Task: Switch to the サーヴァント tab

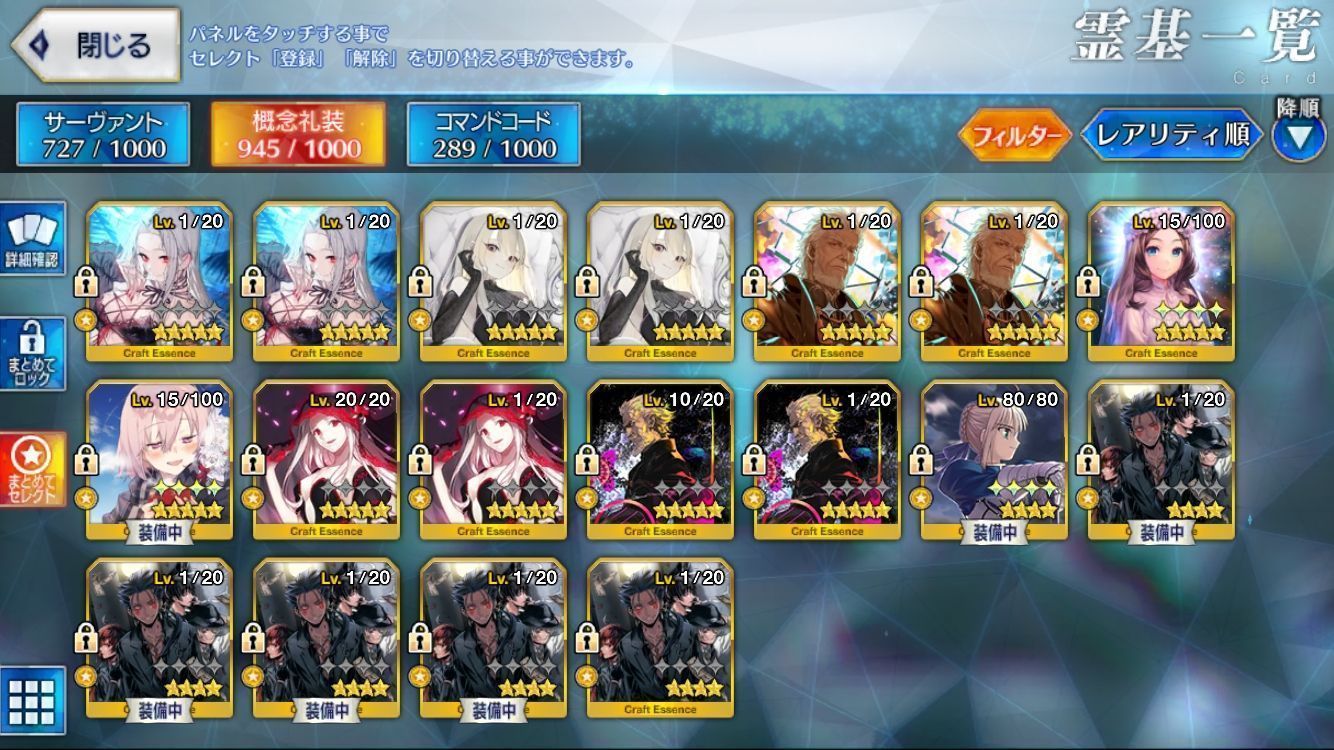Action: pos(103,135)
